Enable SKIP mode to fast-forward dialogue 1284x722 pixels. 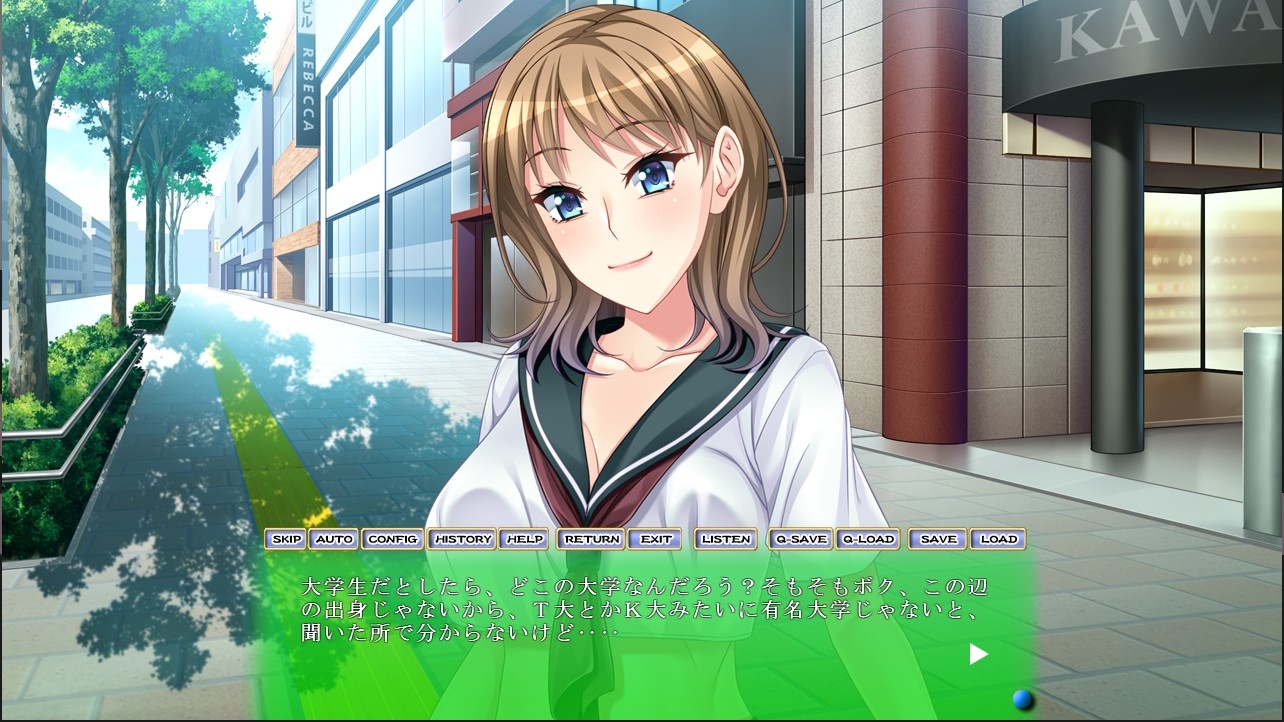click(286, 539)
